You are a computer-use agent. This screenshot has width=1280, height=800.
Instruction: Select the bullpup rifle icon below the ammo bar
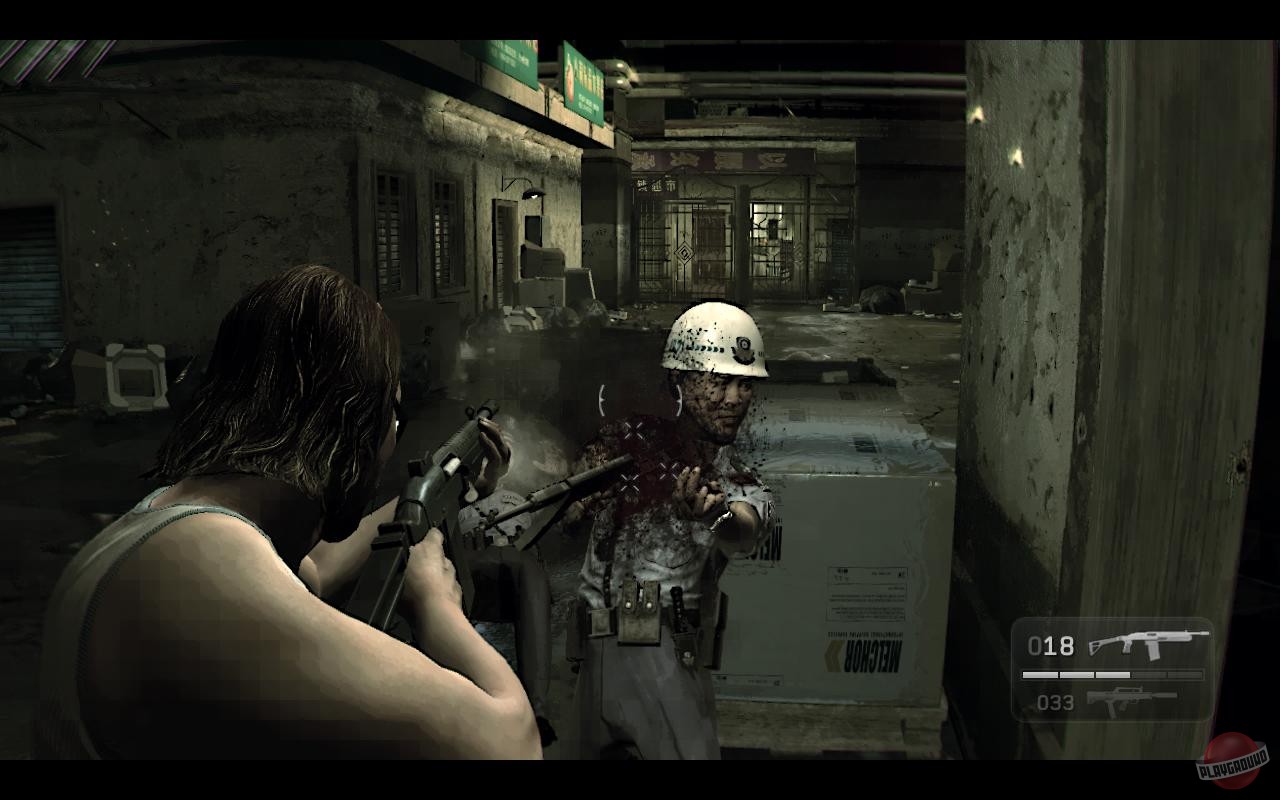click(x=1135, y=700)
